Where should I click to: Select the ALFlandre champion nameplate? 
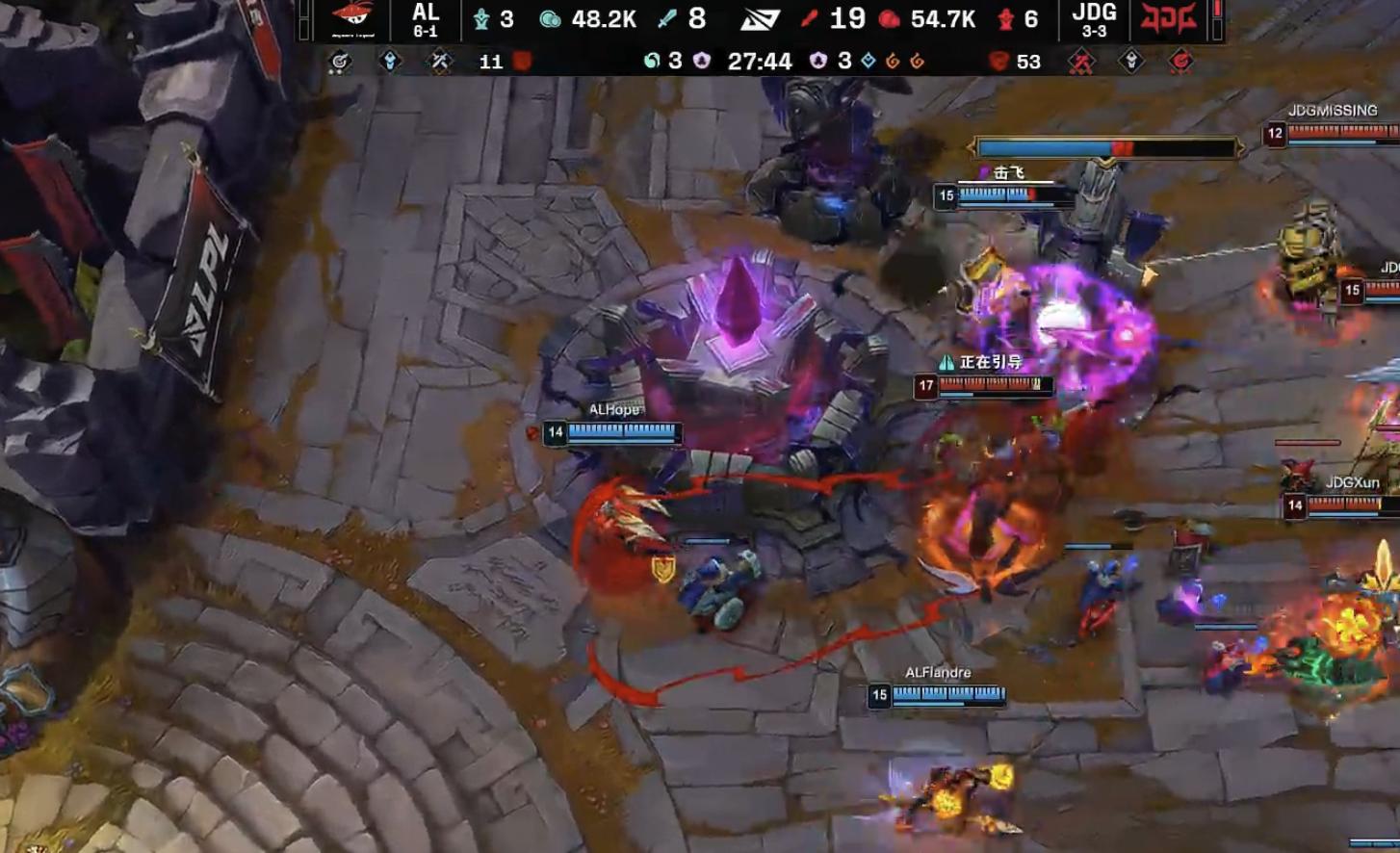937,673
